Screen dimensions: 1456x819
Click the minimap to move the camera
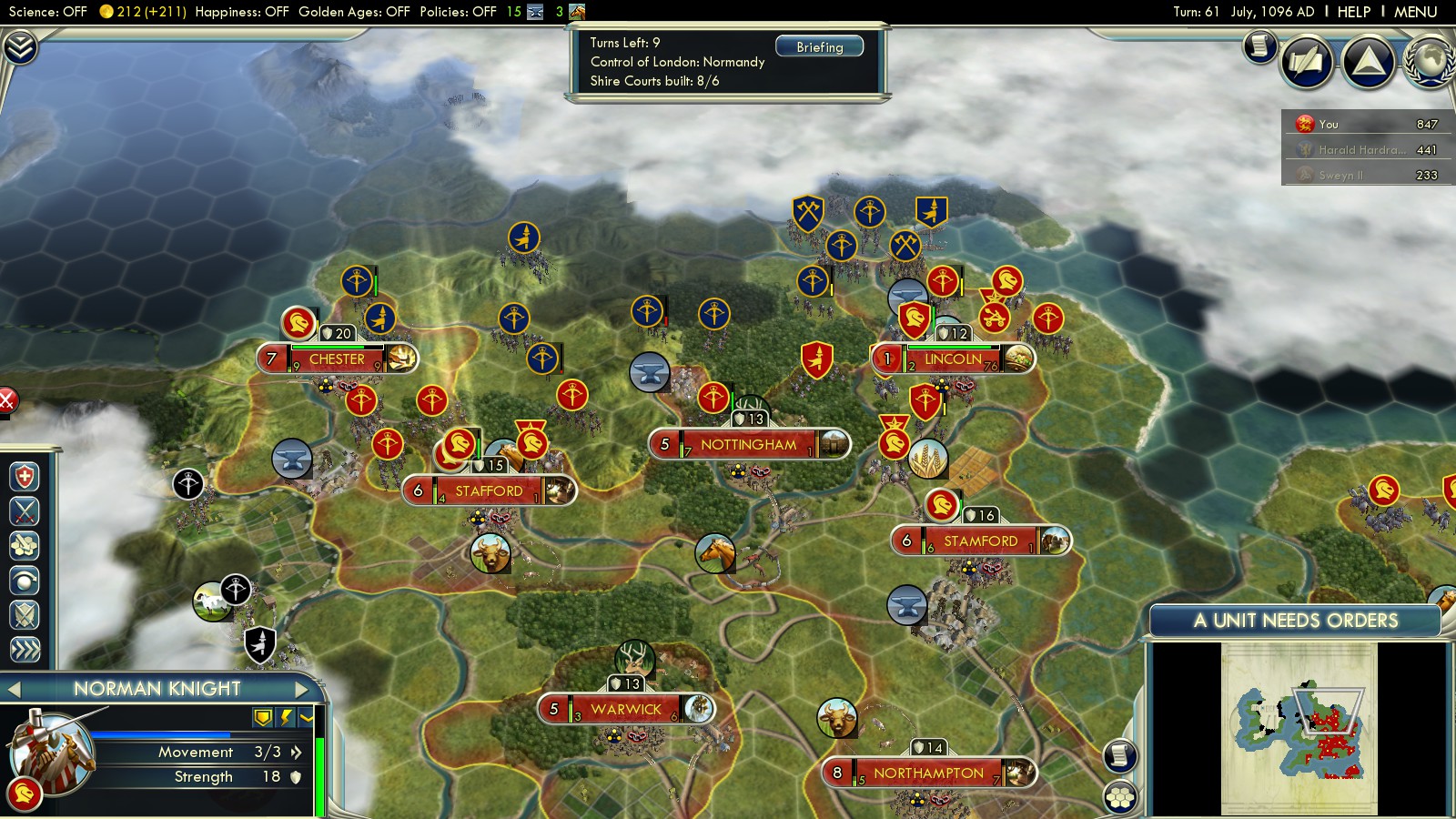1299,729
